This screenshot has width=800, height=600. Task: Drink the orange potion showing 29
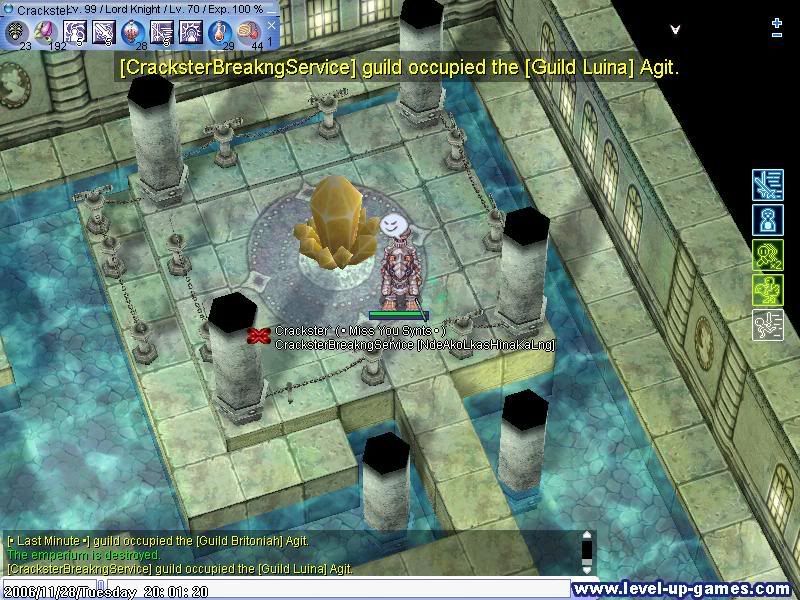tap(220, 32)
